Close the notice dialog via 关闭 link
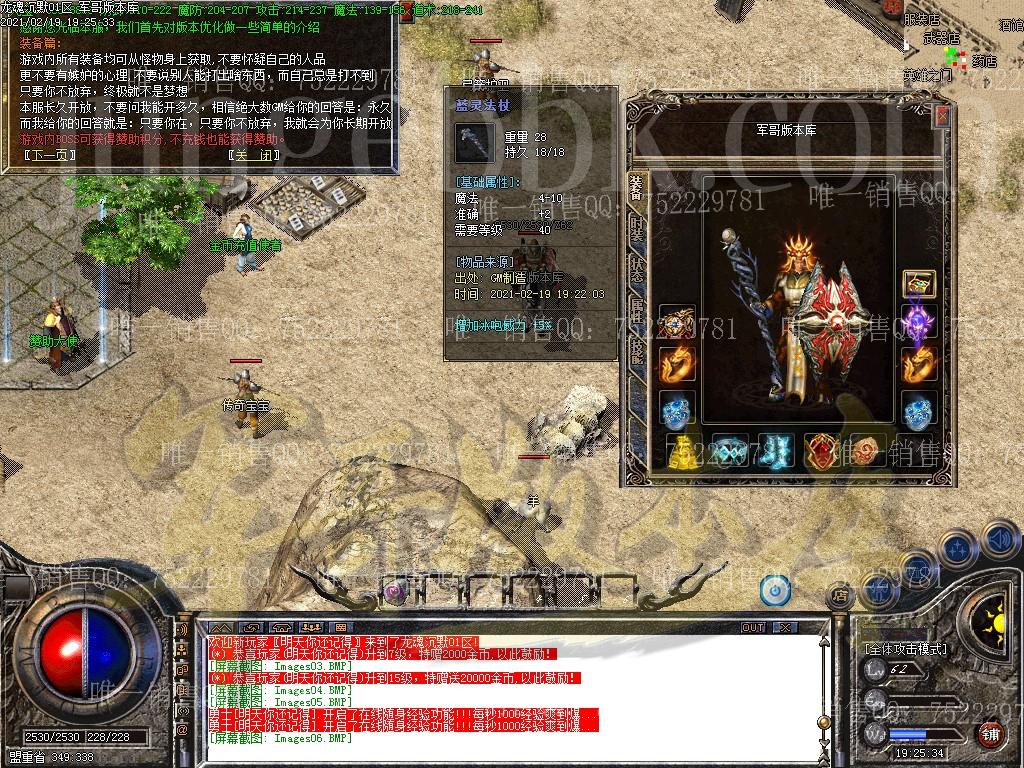This screenshot has width=1024, height=768. (x=252, y=155)
